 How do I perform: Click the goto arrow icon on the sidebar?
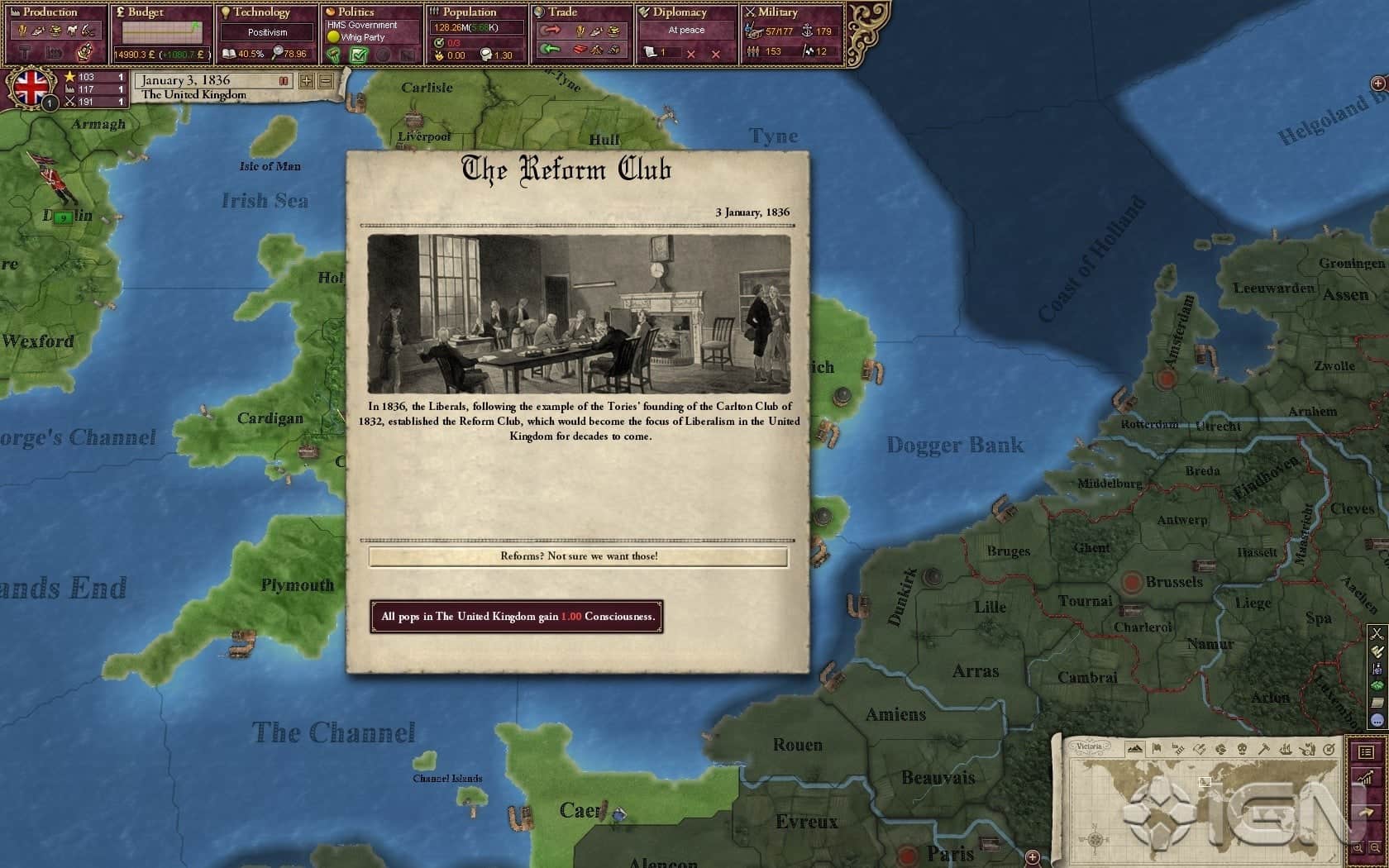(x=1366, y=811)
